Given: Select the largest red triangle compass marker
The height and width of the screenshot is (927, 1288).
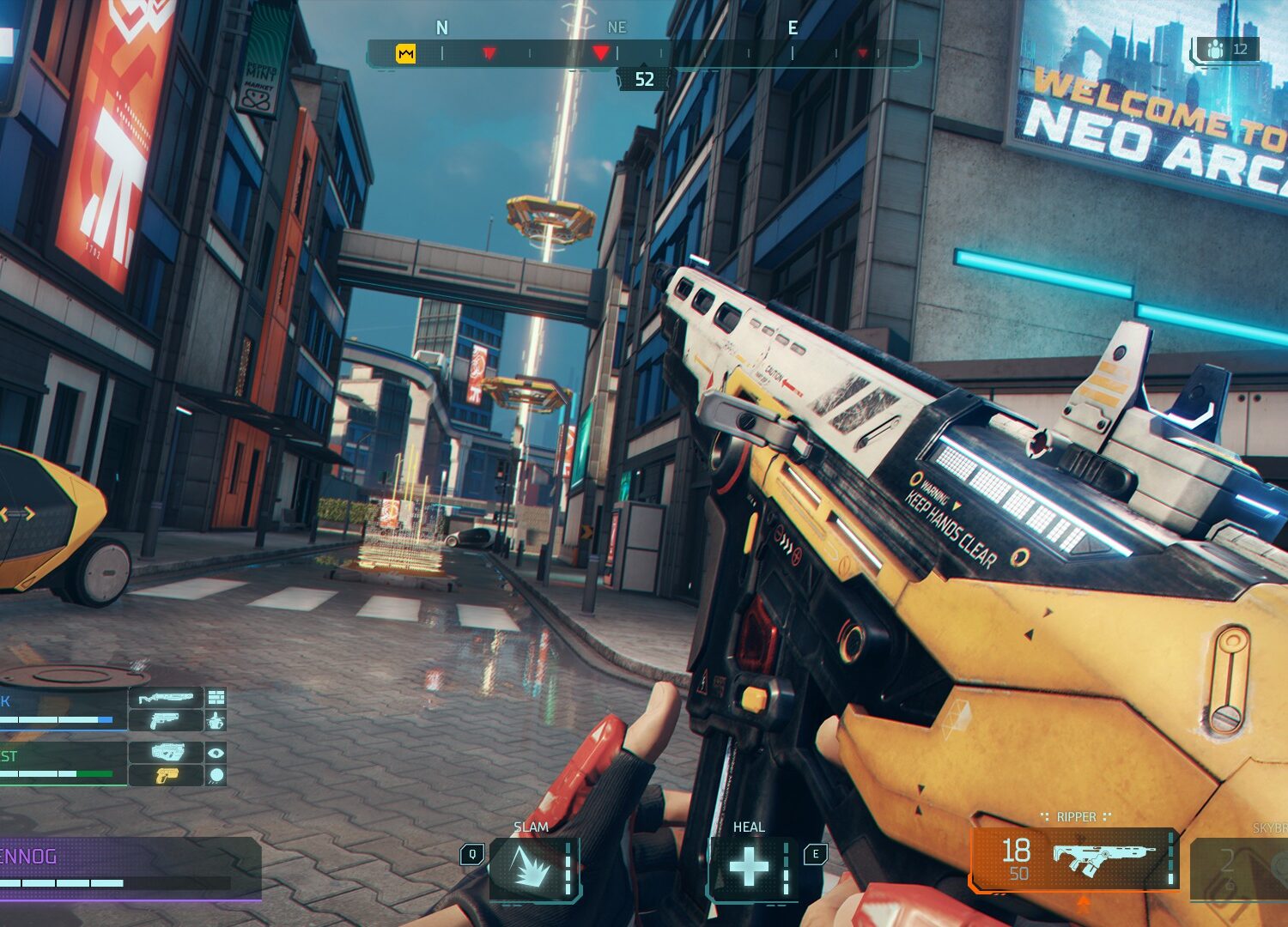Looking at the screenshot, I should pyautogui.click(x=600, y=53).
